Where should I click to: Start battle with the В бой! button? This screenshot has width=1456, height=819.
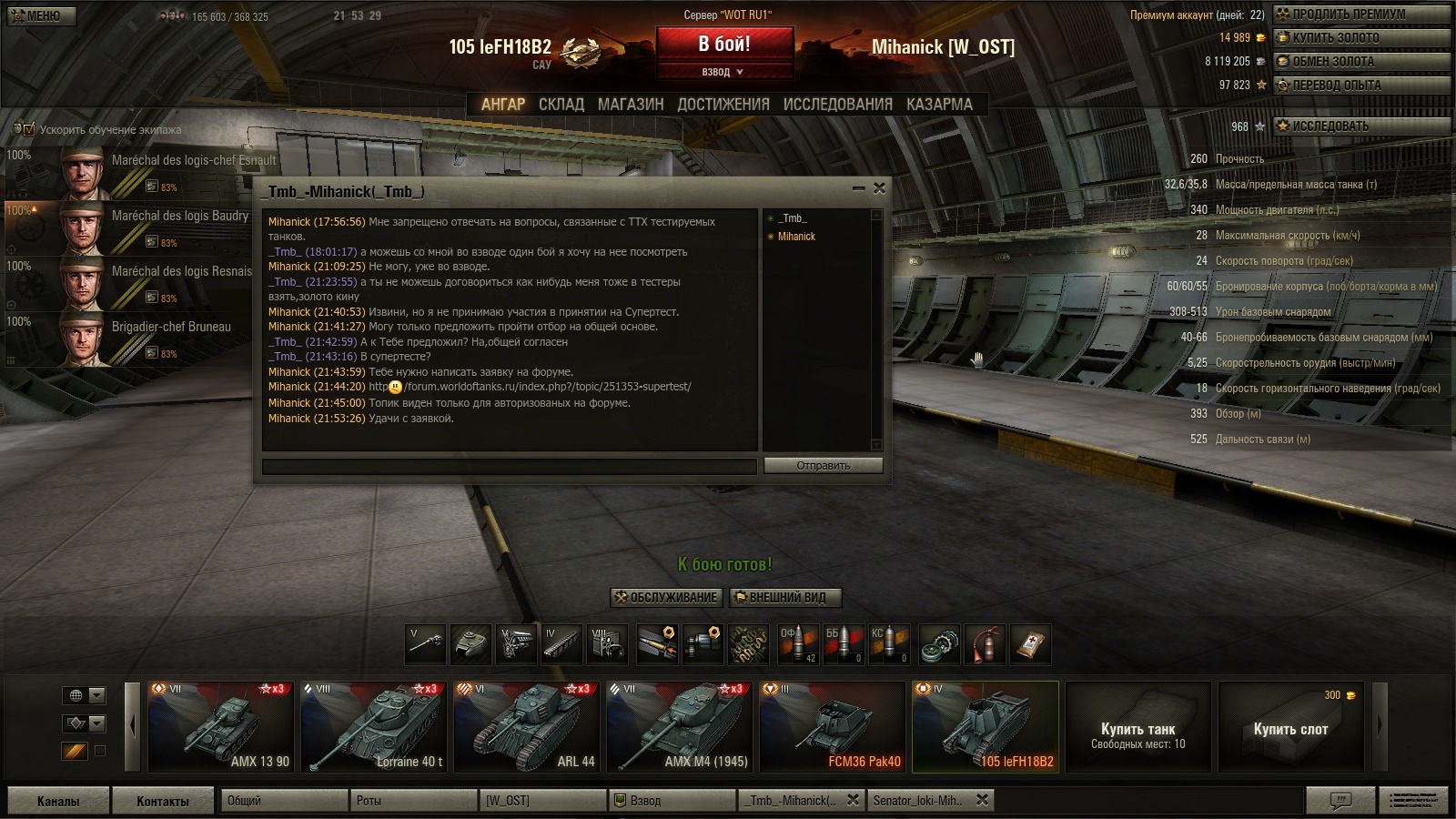724,45
